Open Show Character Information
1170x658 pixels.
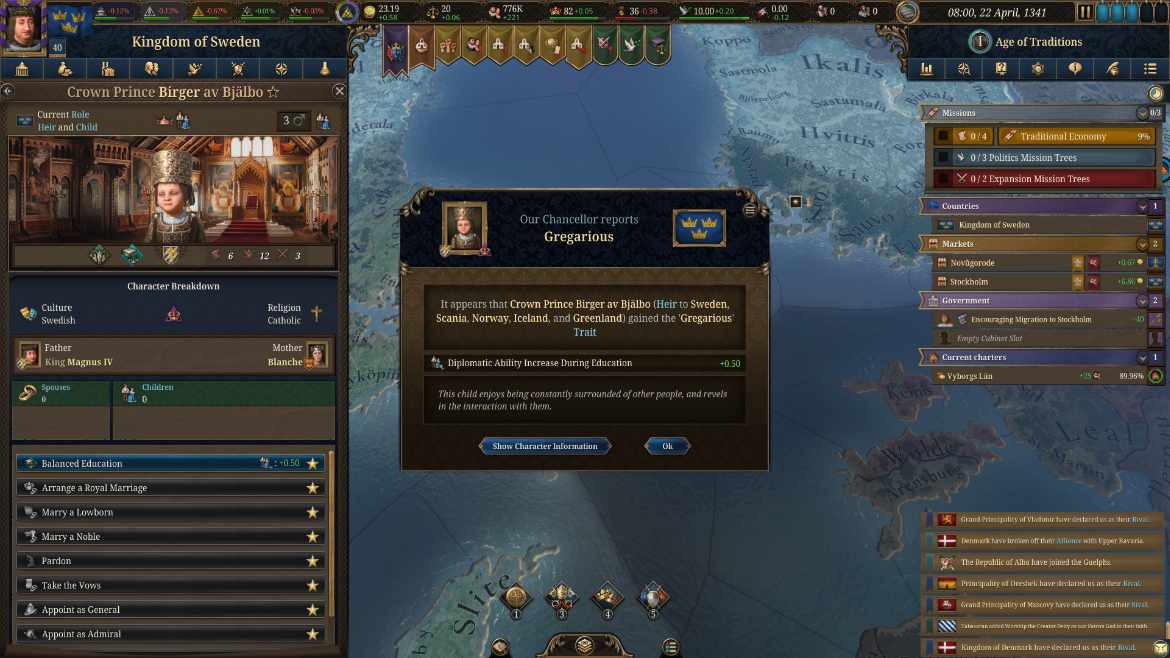545,446
